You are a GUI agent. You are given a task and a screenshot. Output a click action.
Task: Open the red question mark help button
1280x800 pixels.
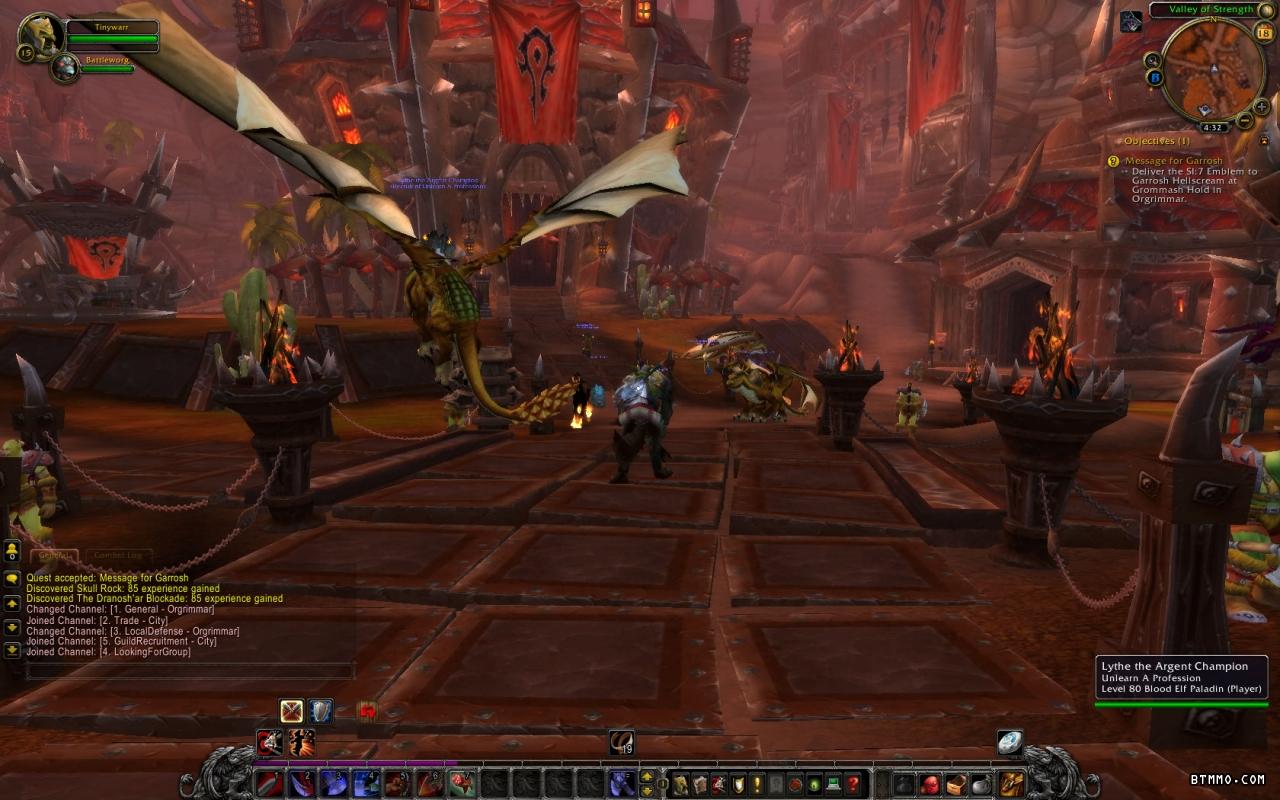pos(853,784)
